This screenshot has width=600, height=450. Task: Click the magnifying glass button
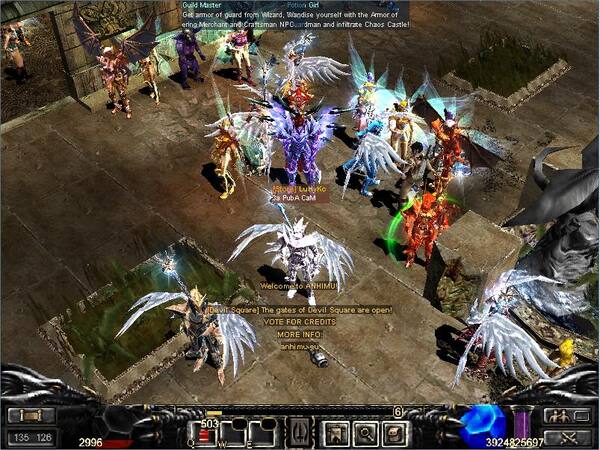tap(364, 432)
